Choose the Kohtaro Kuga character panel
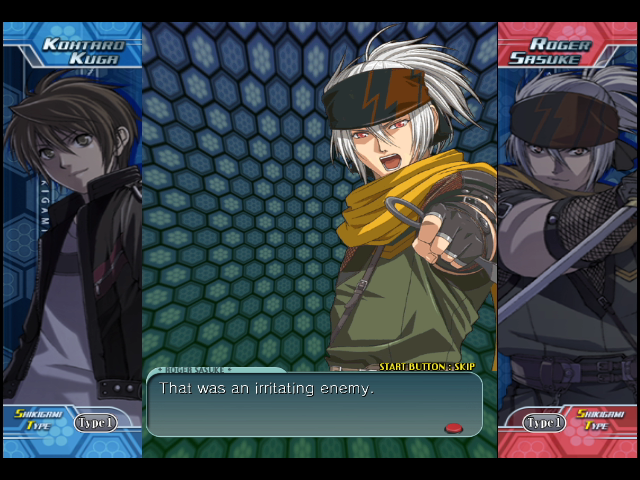 click(72, 230)
